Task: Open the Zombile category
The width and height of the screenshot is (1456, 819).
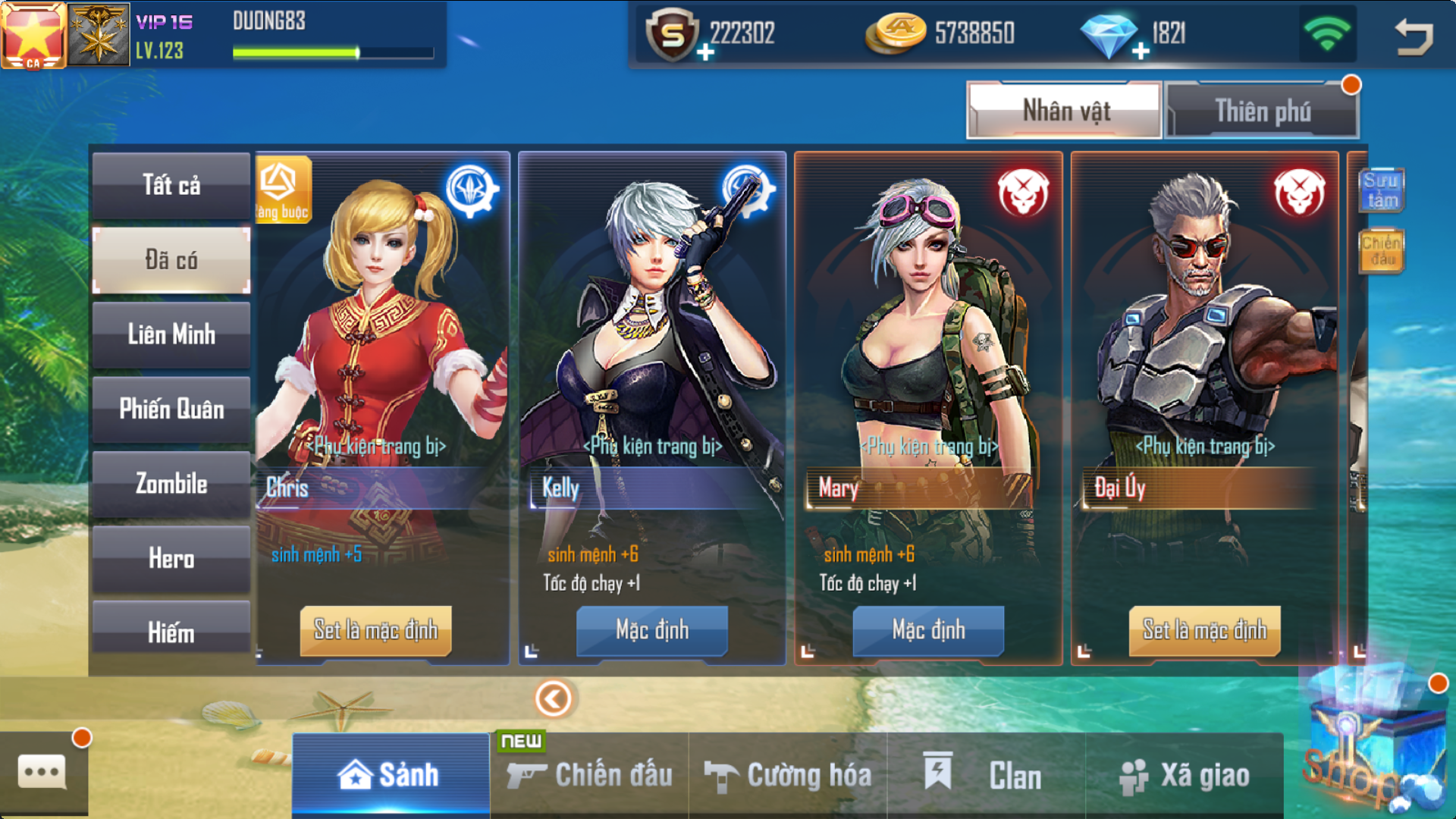Action: [x=171, y=484]
